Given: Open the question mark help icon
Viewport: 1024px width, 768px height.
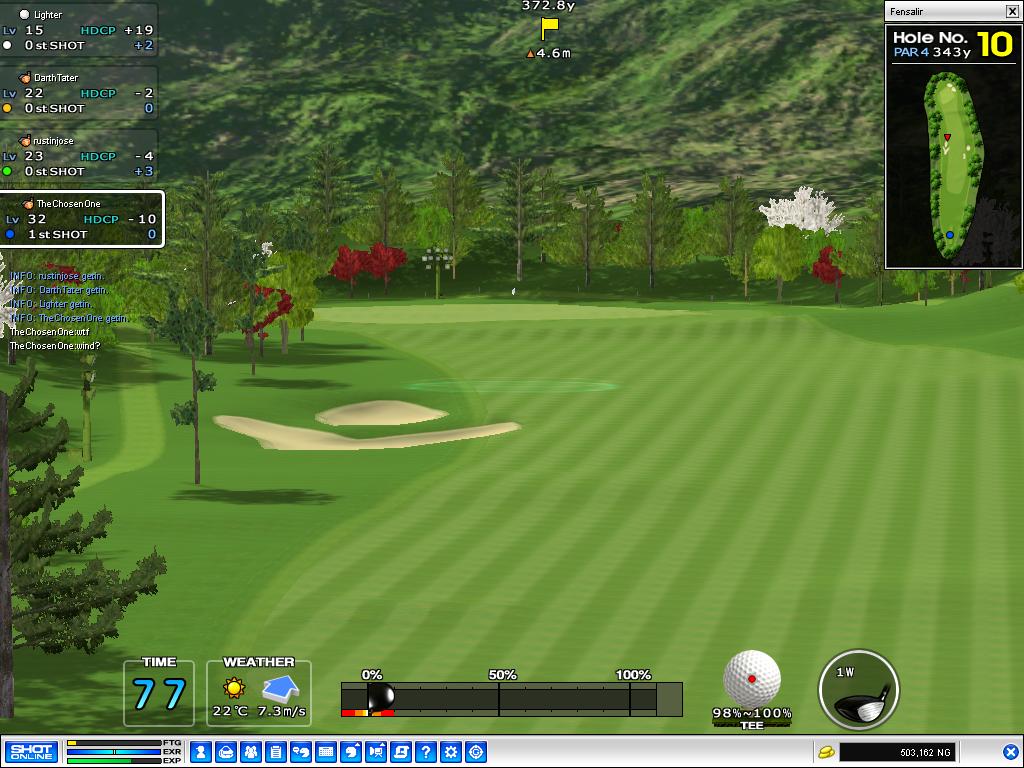Looking at the screenshot, I should 426,752.
